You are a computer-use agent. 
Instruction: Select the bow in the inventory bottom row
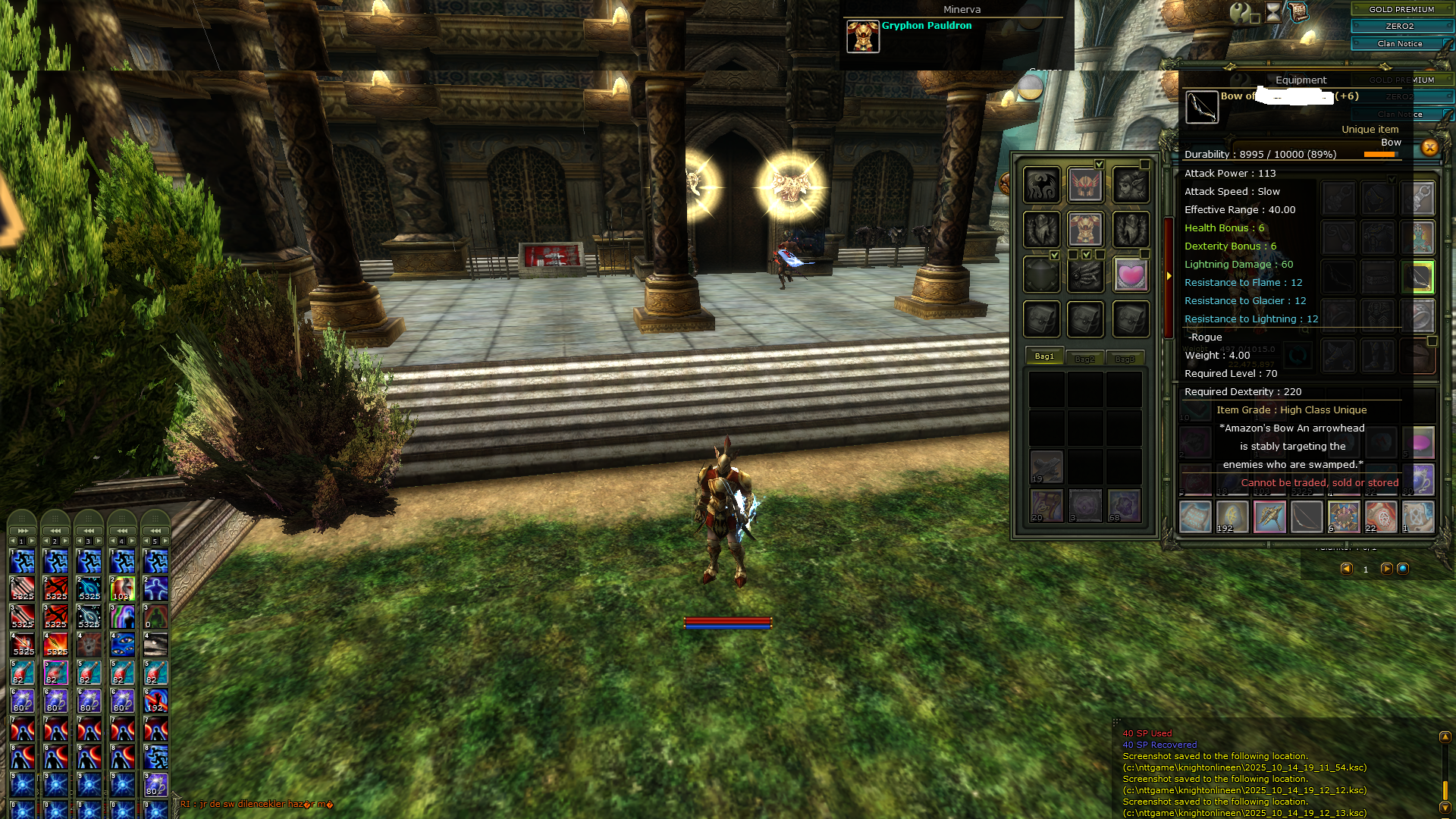[x=1306, y=517]
